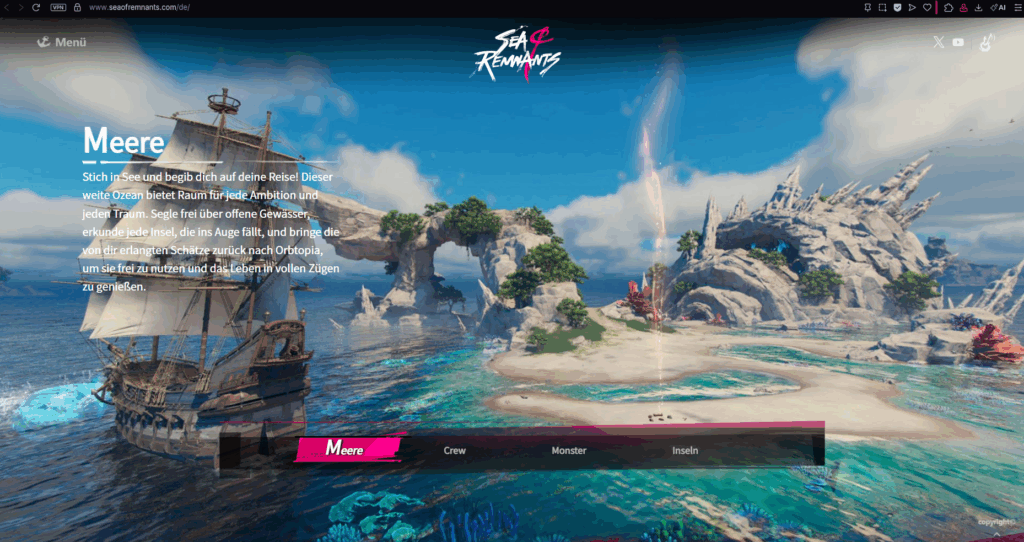Switch to the Crew tab
Image resolution: width=1024 pixels, height=542 pixels.
point(455,451)
